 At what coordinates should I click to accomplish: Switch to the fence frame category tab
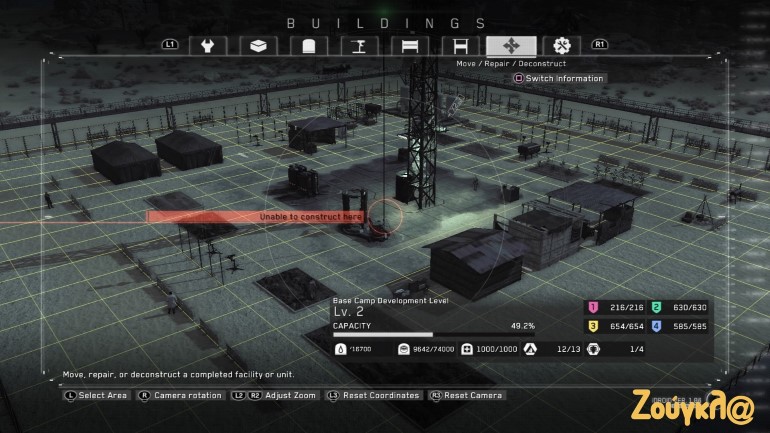[x=460, y=45]
